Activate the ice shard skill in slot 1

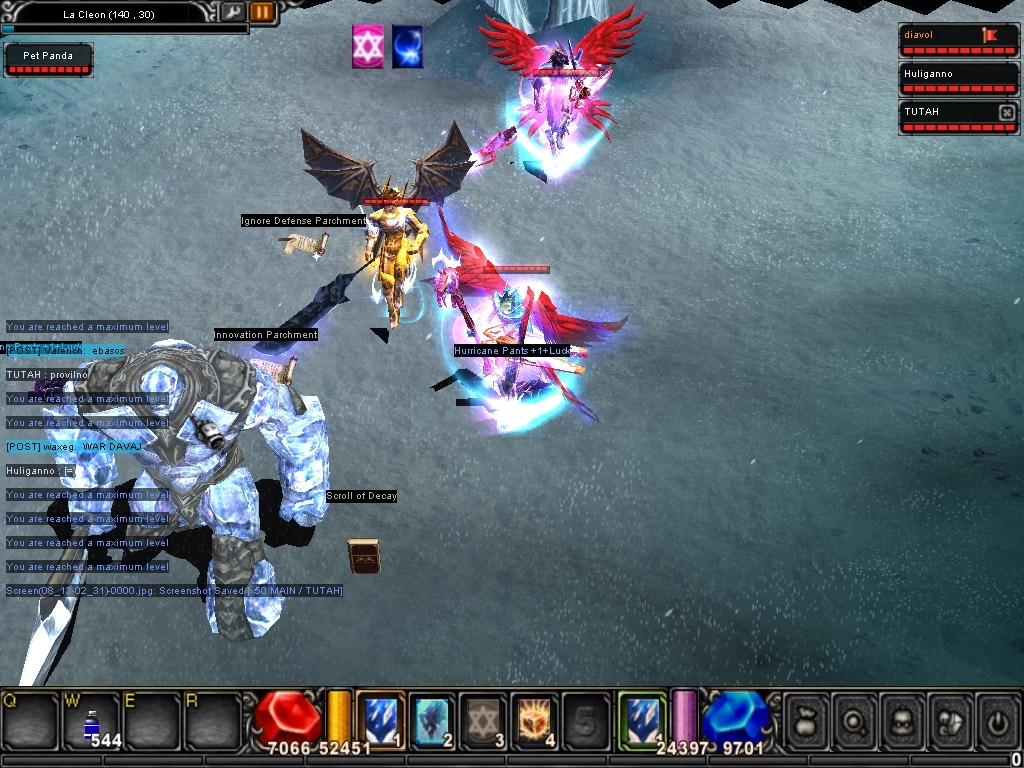pos(380,719)
